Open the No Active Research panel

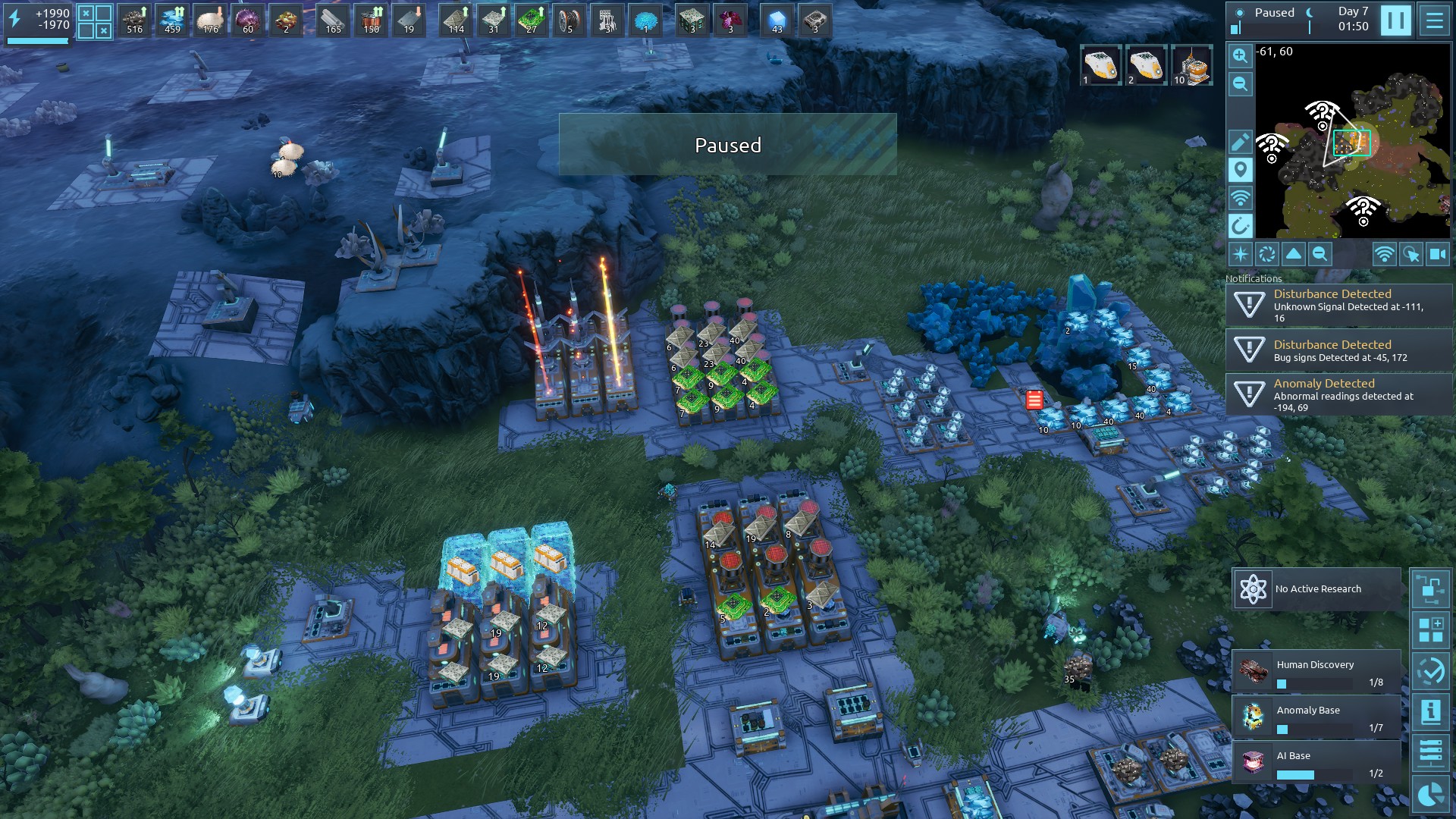point(1316,589)
